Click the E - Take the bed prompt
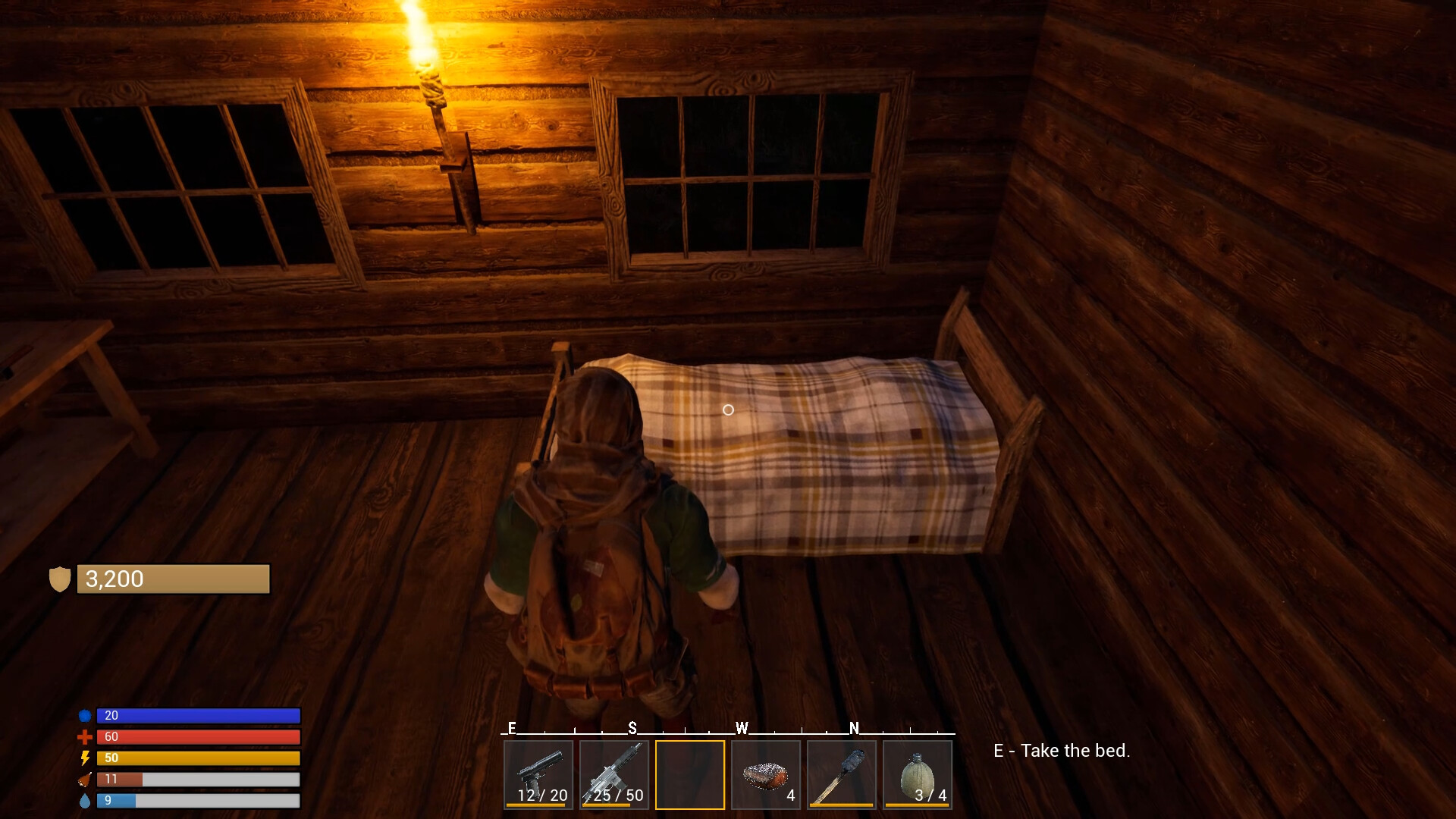 (1061, 751)
